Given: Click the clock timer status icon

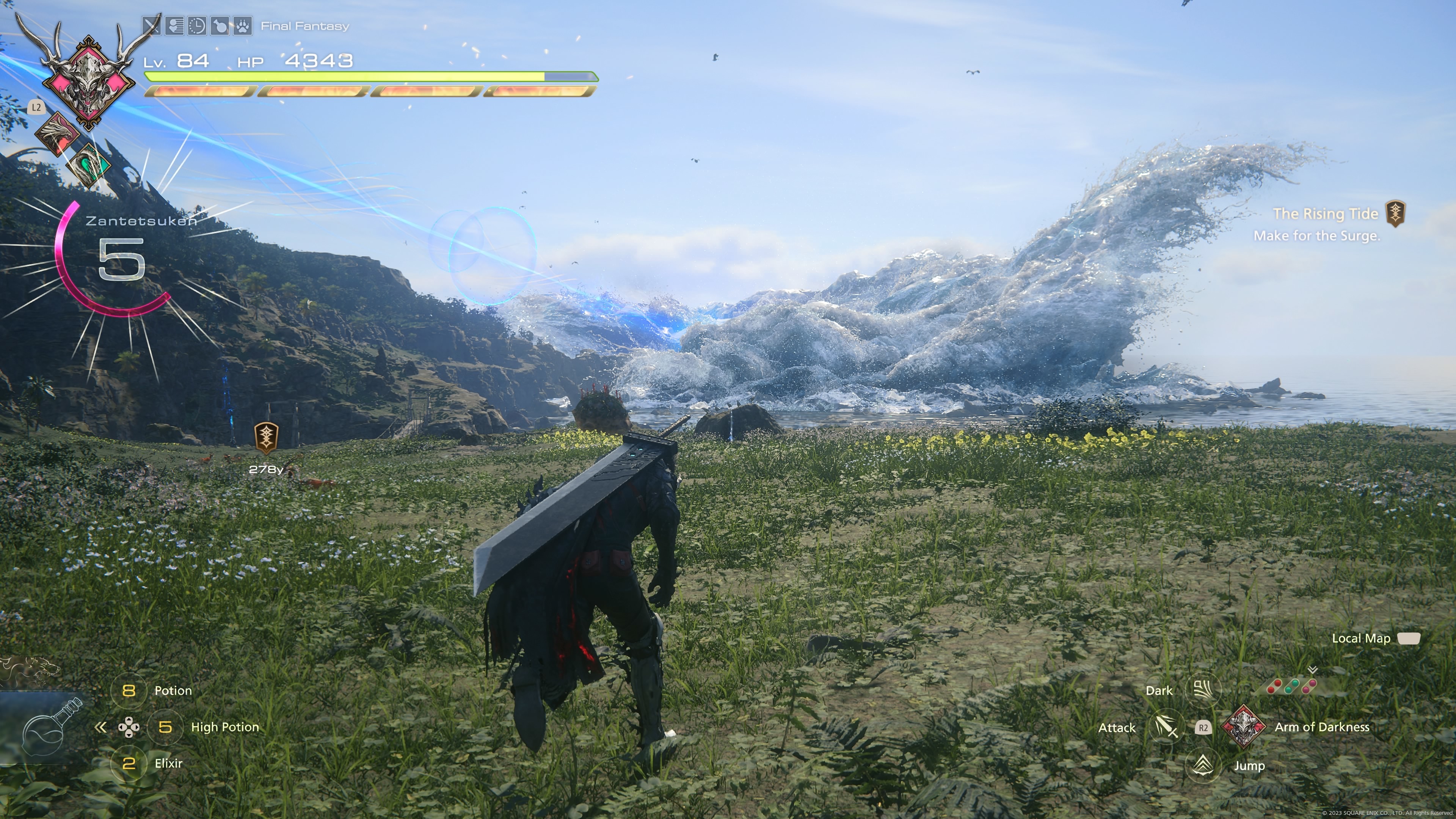Looking at the screenshot, I should tap(197, 26).
